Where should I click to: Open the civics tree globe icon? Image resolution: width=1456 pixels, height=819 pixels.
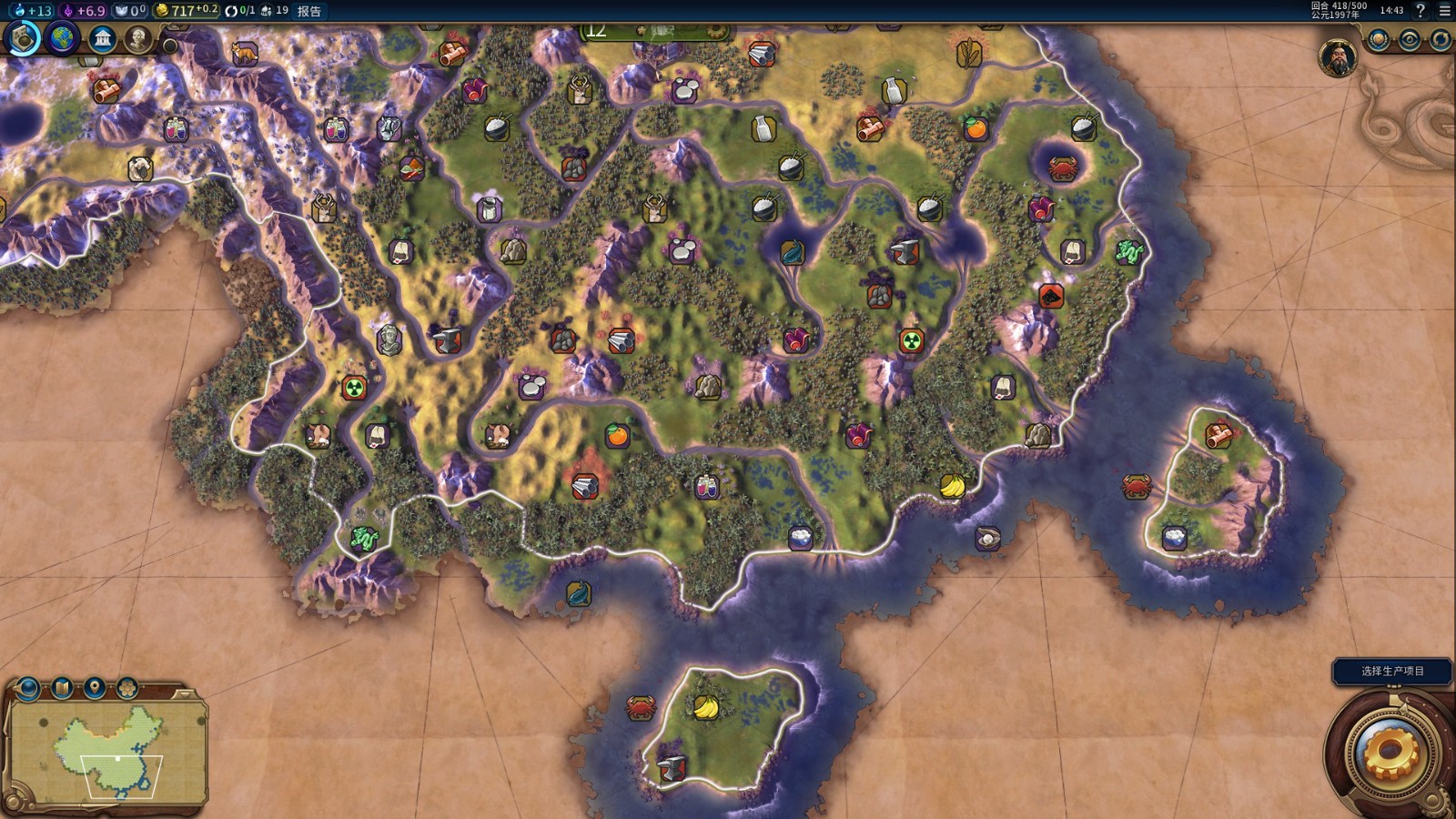[63, 39]
